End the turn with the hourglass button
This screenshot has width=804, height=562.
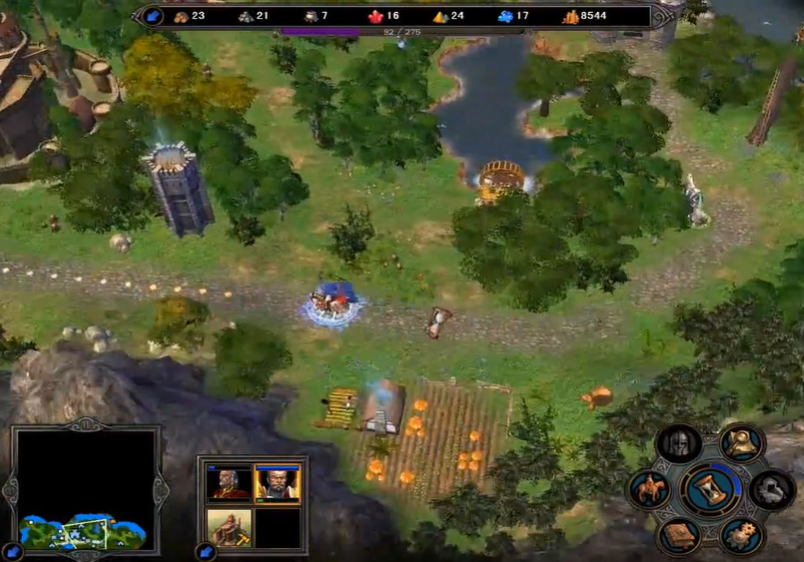pos(711,488)
